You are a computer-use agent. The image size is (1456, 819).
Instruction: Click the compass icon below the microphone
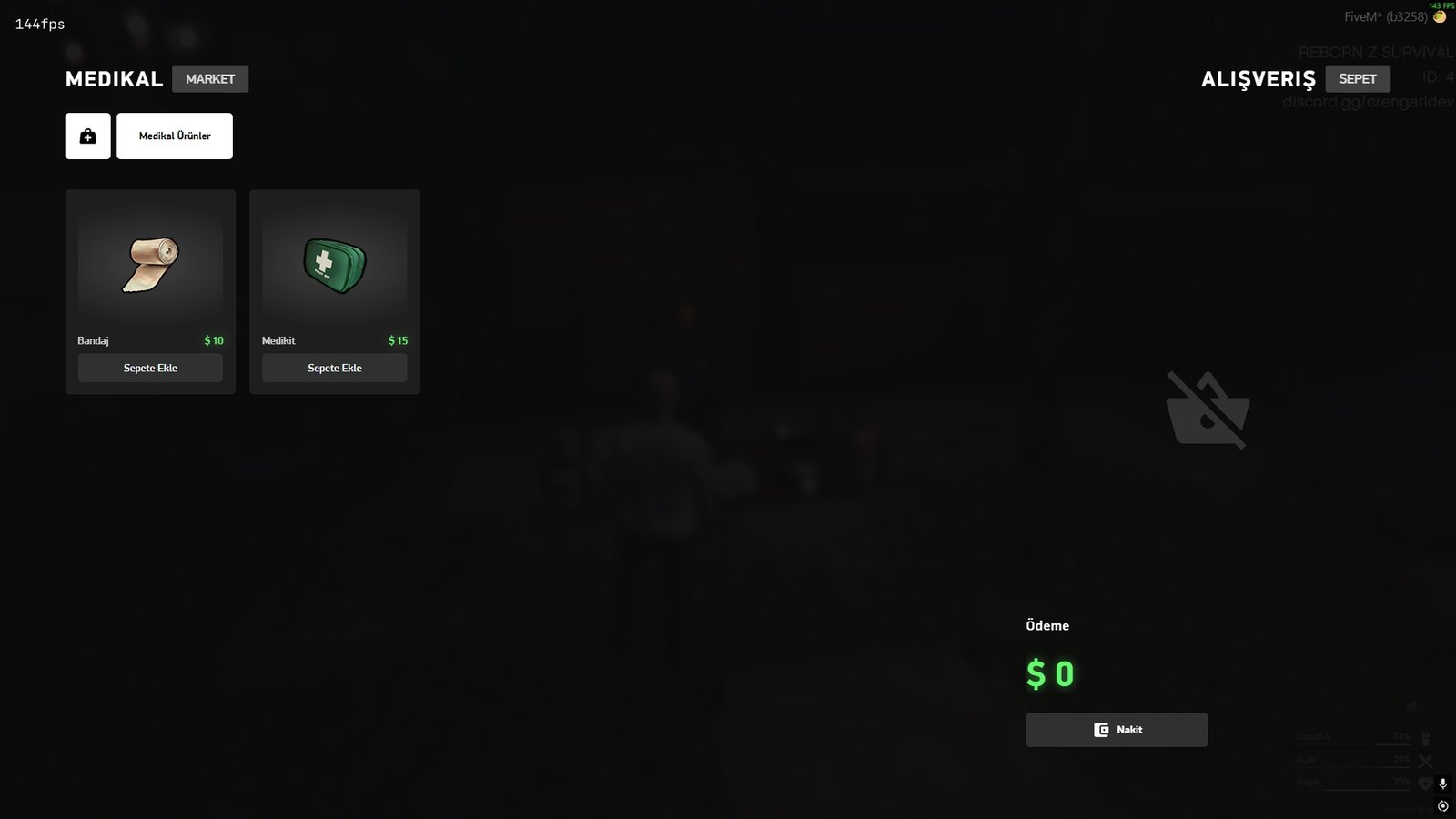pos(1443,806)
